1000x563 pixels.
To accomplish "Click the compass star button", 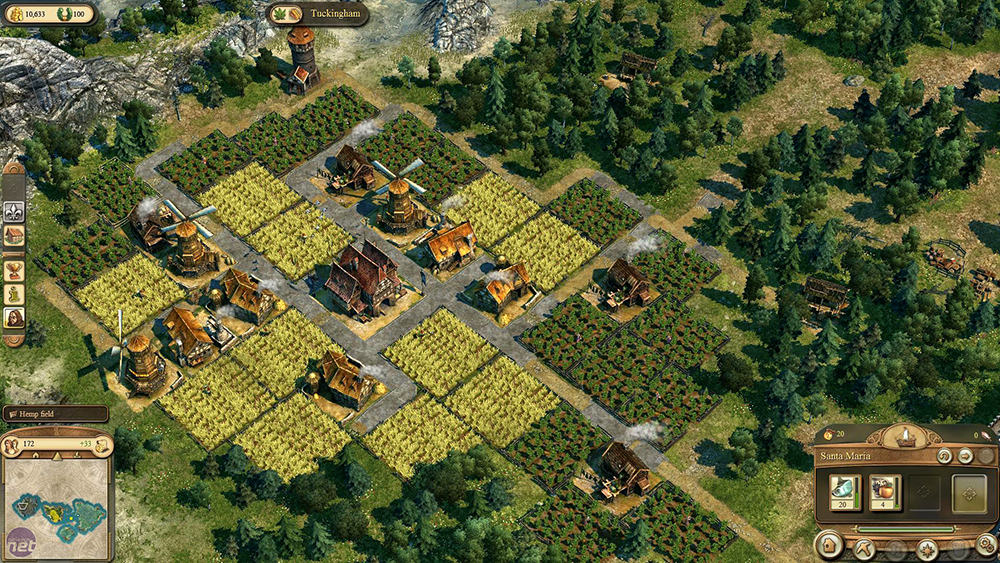I will point(927,548).
